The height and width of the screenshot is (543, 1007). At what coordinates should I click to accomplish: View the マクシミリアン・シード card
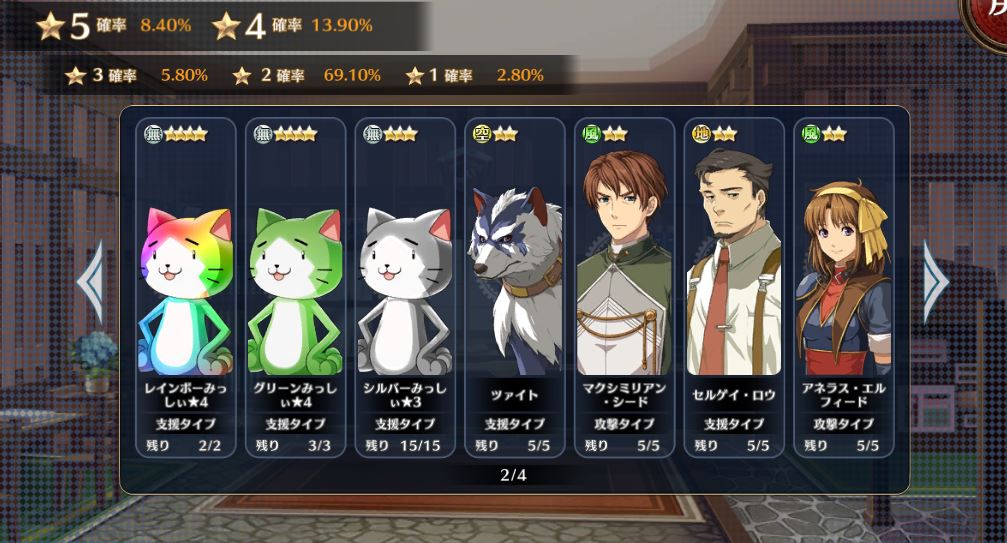click(x=625, y=288)
